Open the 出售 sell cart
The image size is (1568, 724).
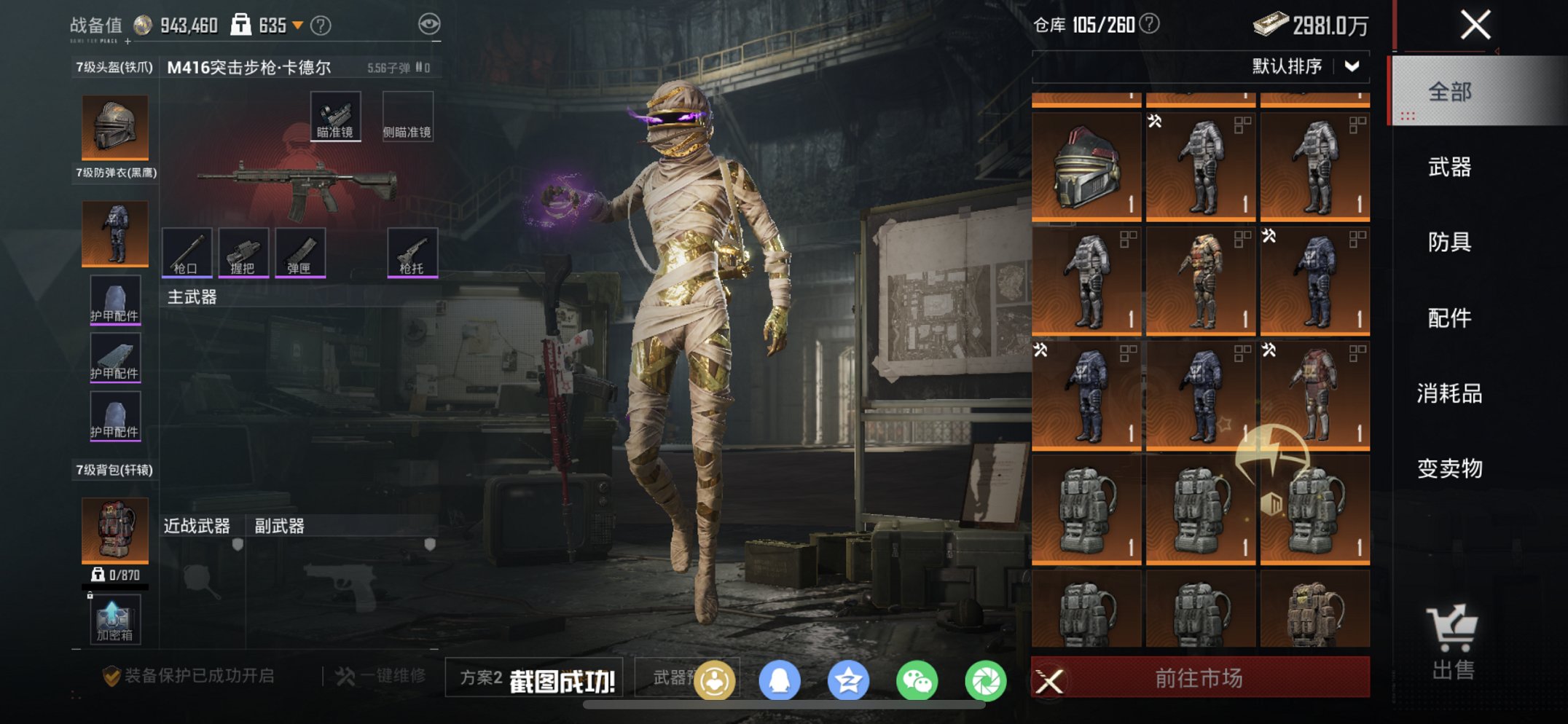tap(1452, 642)
